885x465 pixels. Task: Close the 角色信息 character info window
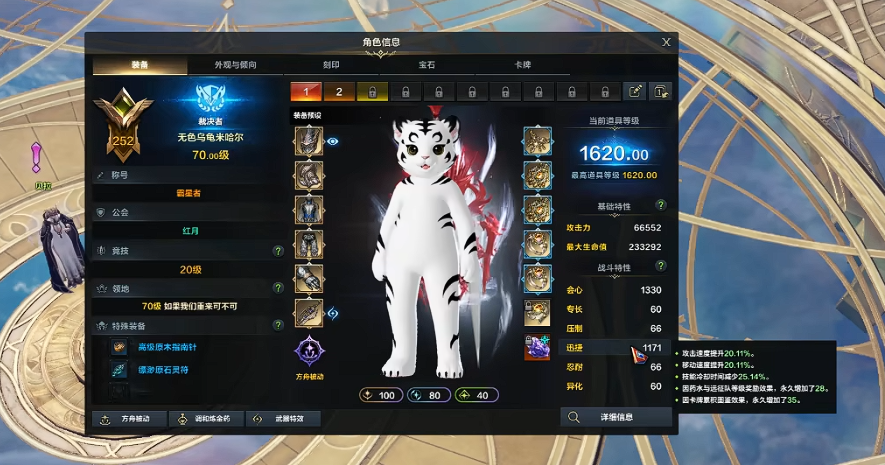pyautogui.click(x=666, y=42)
